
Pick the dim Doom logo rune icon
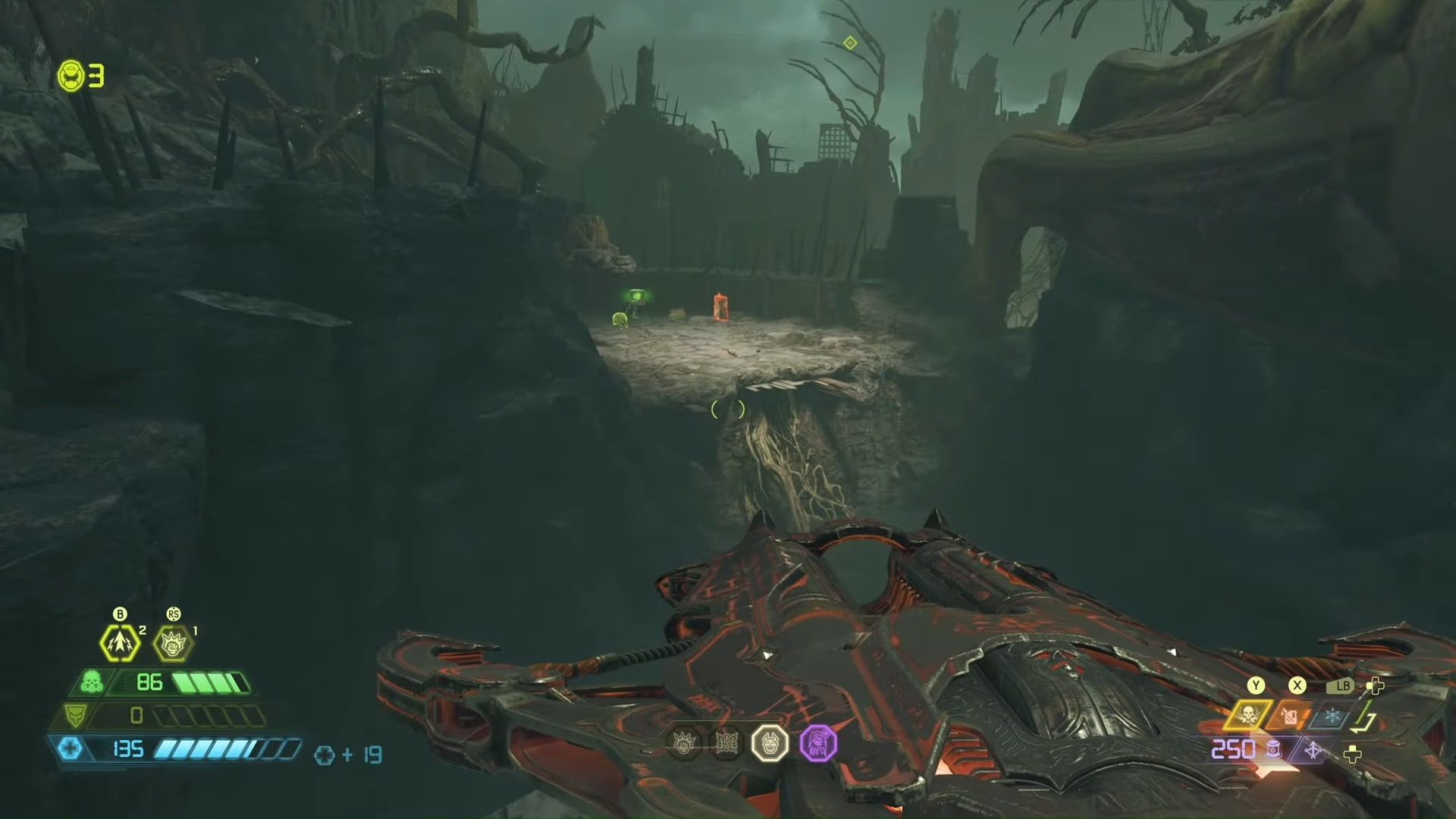[x=726, y=742]
